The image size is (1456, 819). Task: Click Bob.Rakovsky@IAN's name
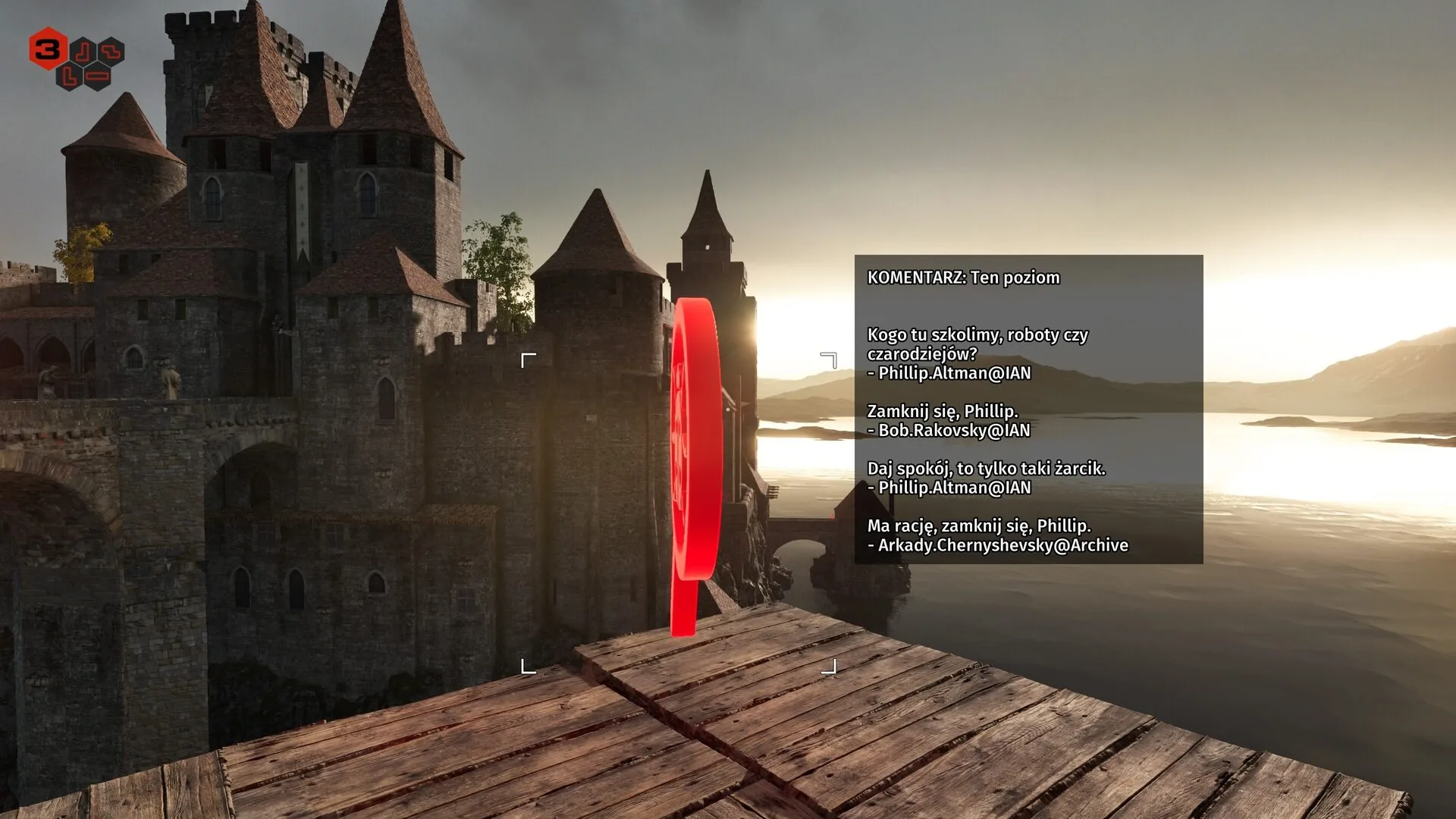(948, 429)
